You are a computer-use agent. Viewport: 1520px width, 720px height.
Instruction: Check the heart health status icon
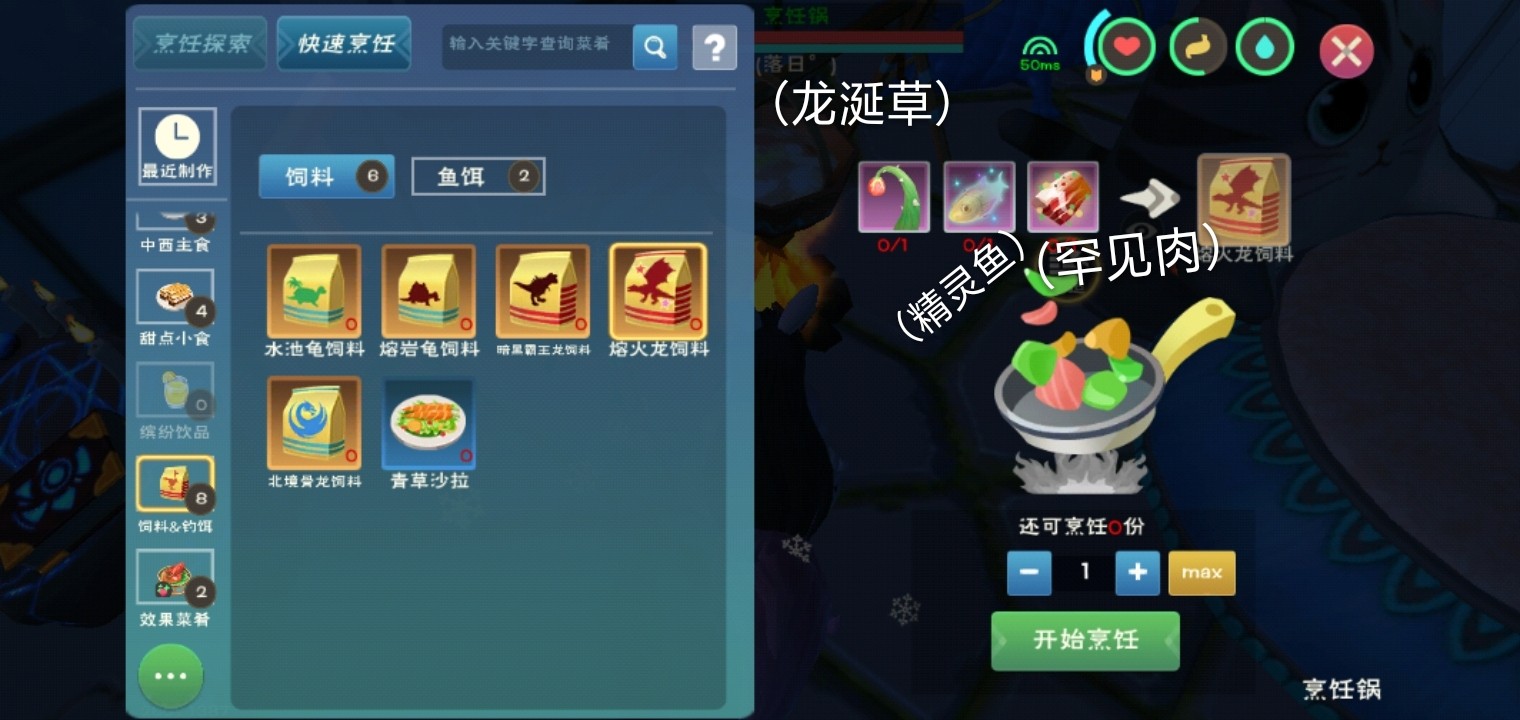coord(1129,47)
